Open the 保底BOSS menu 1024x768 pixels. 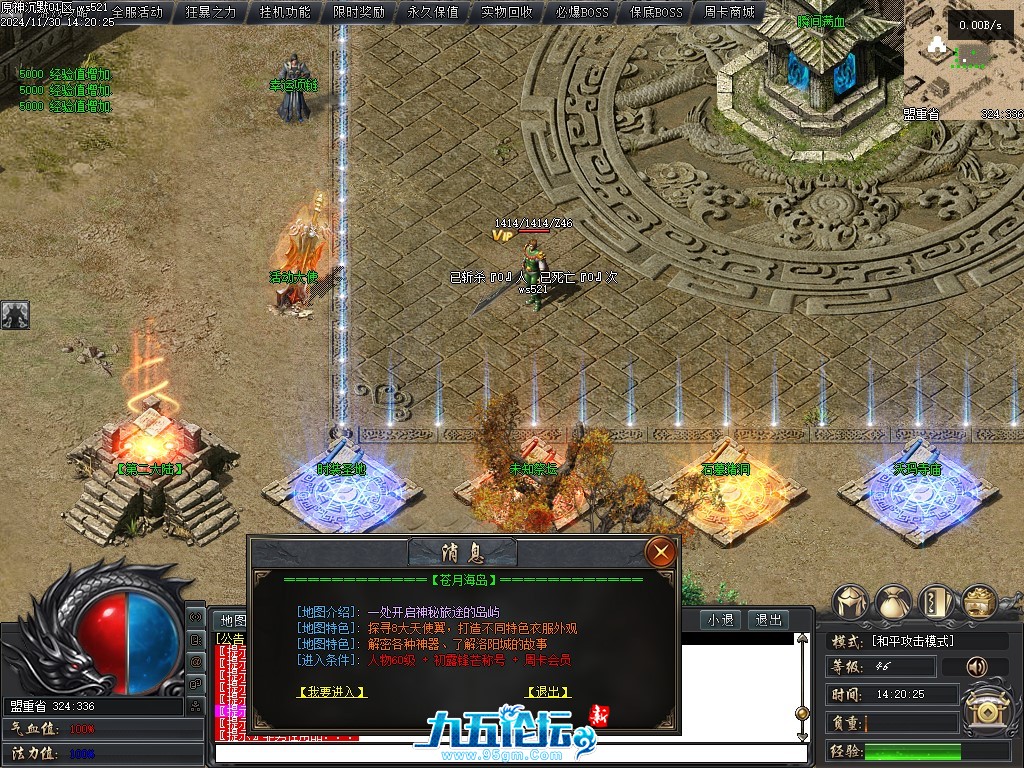tap(655, 13)
